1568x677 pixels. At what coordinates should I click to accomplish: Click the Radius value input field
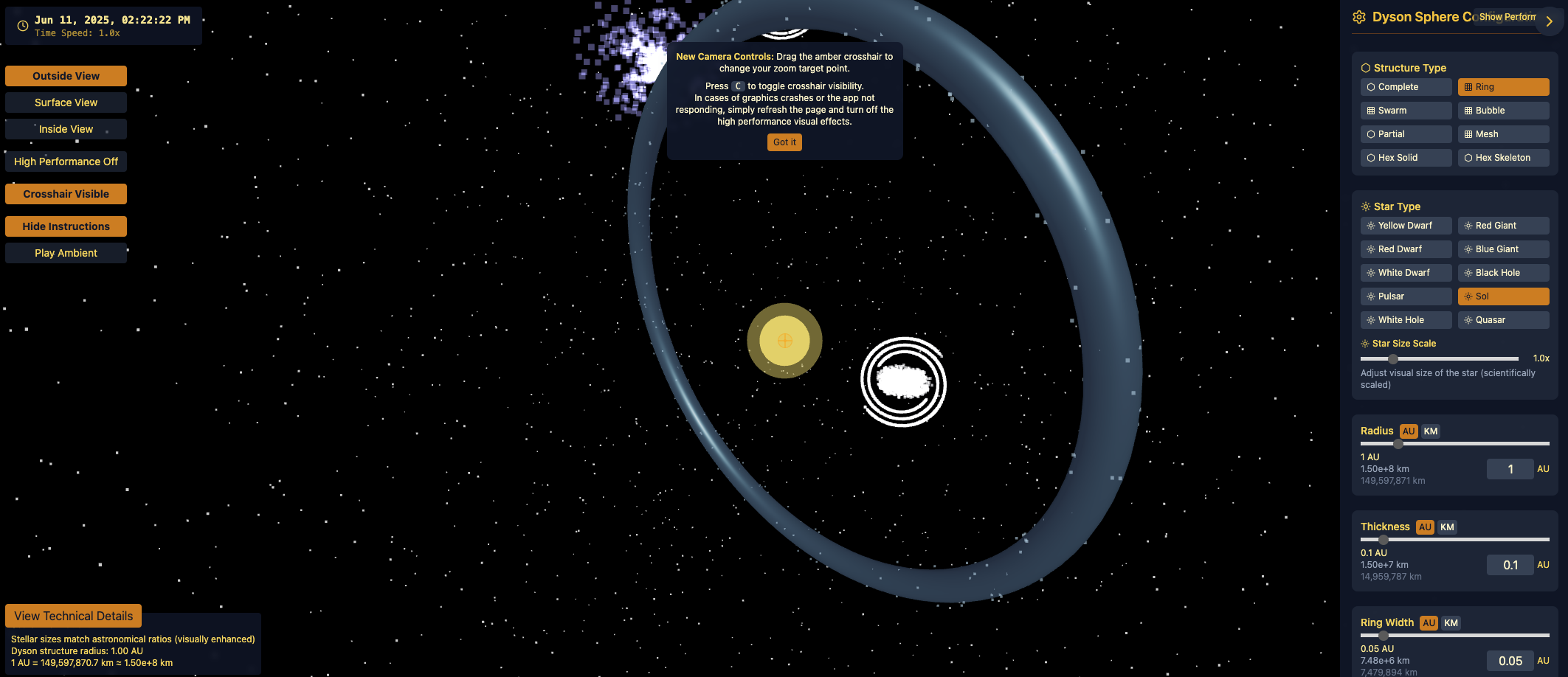coord(1510,468)
